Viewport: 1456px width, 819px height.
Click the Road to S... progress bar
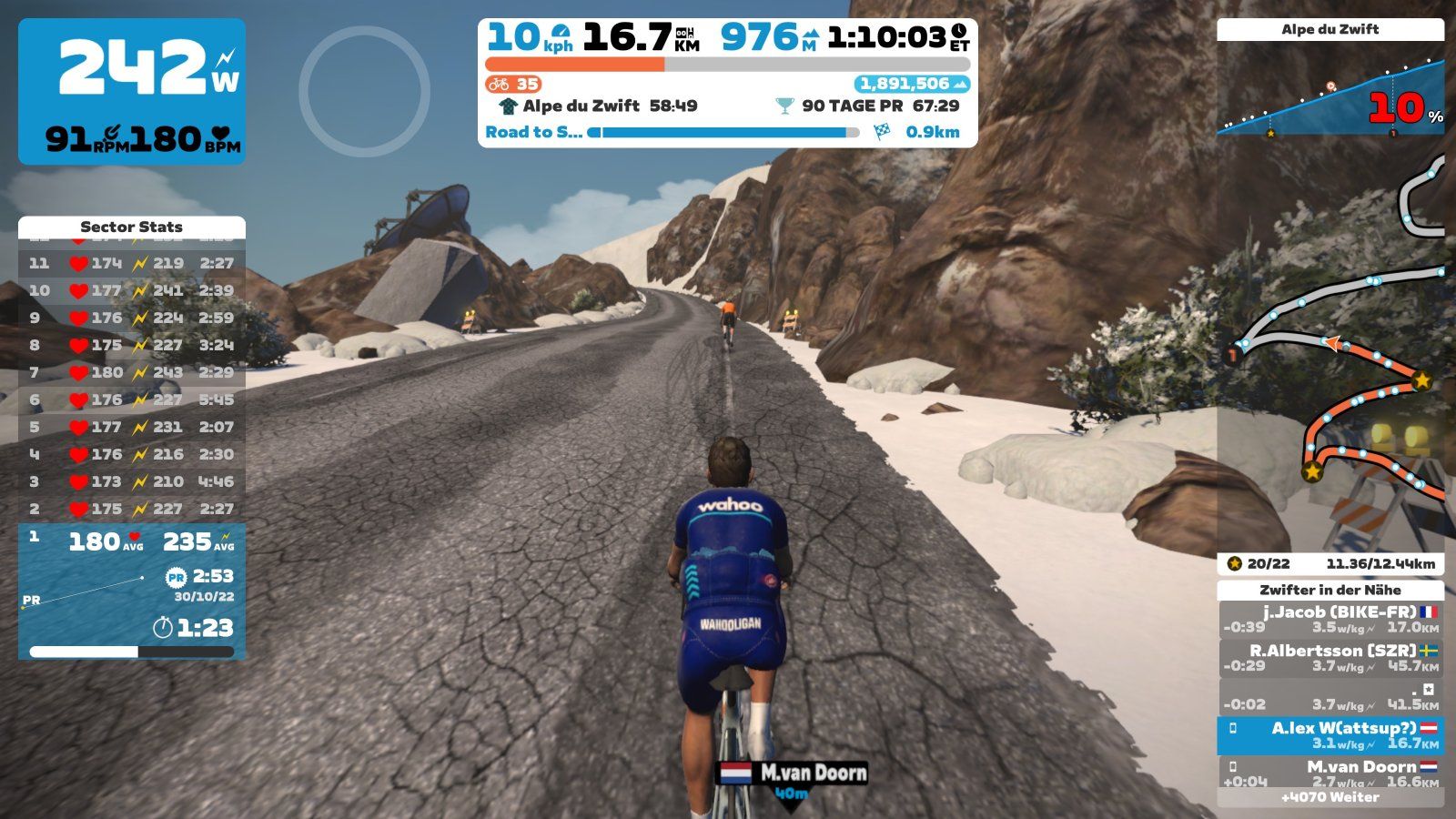[x=725, y=133]
